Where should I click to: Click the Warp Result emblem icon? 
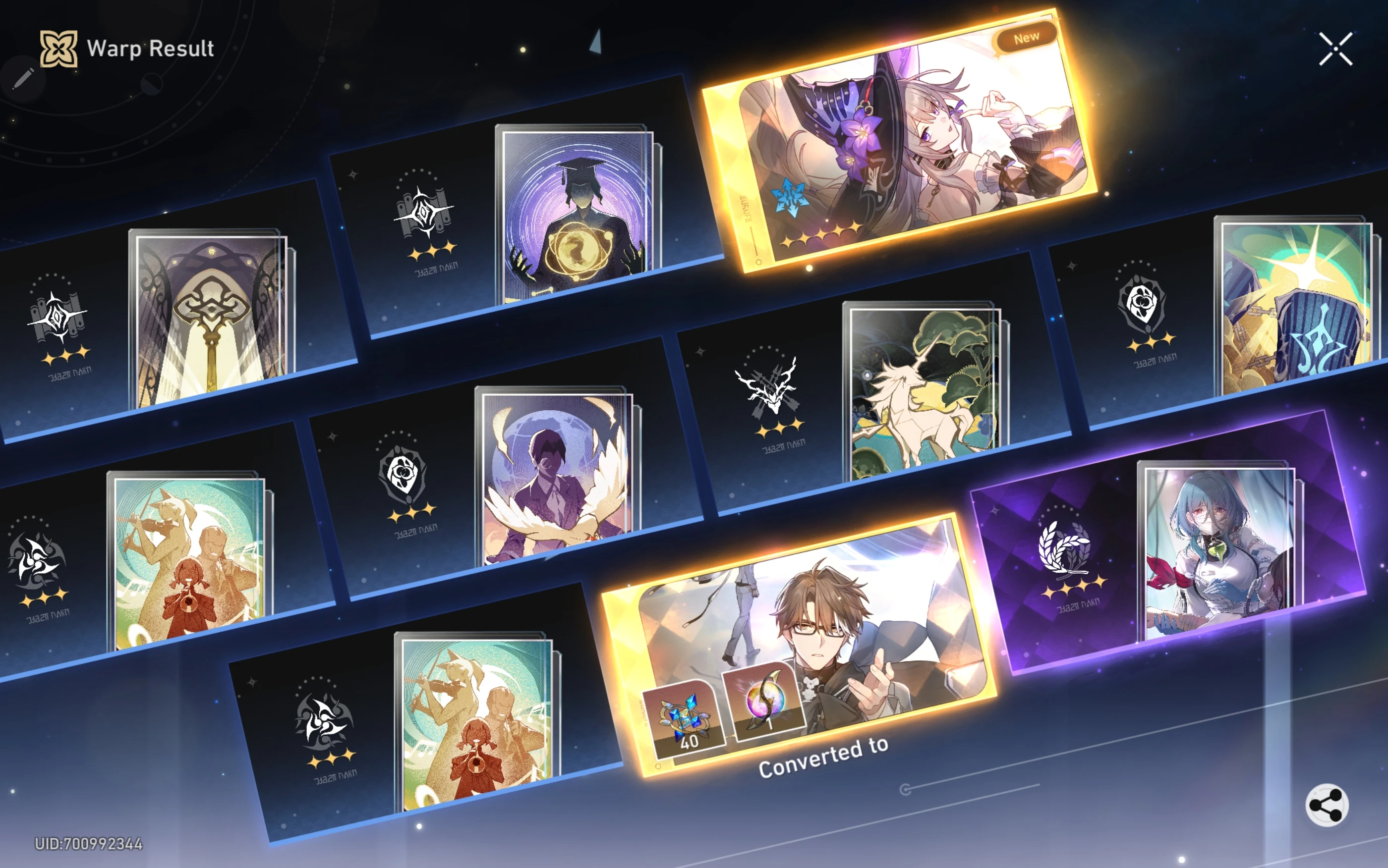58,48
